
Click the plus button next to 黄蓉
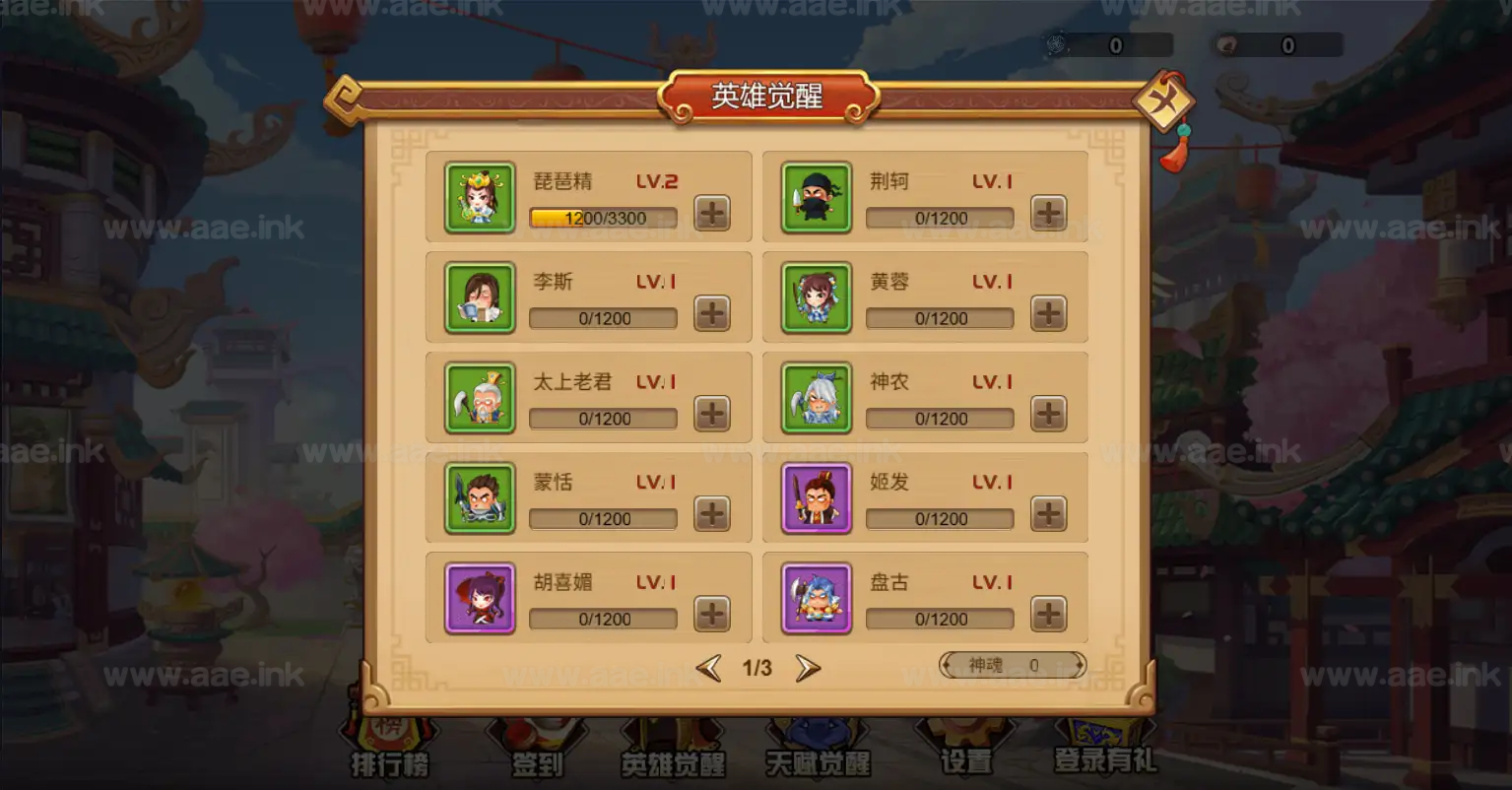click(x=1048, y=313)
